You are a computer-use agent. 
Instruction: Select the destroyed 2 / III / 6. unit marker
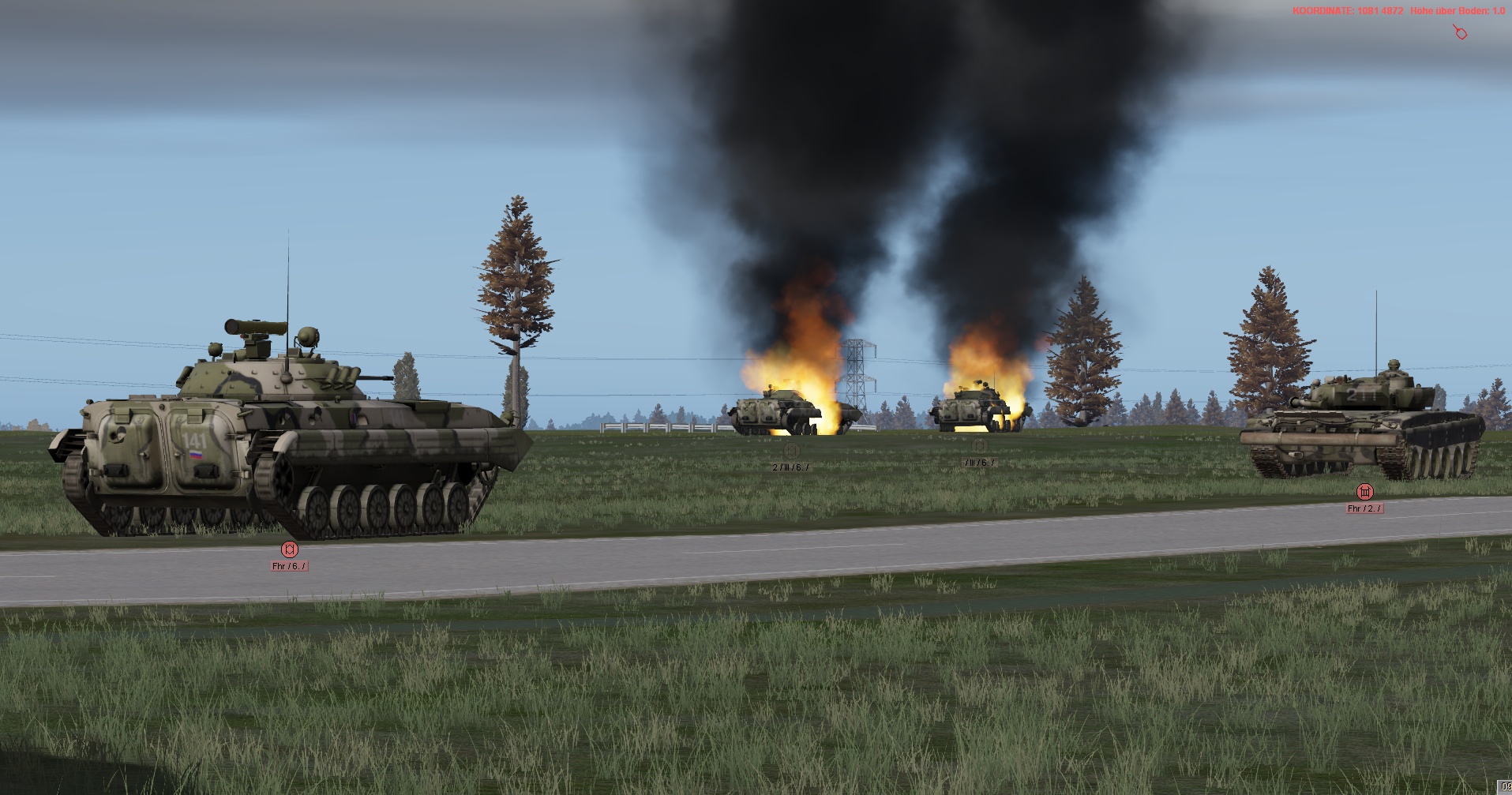click(x=791, y=452)
